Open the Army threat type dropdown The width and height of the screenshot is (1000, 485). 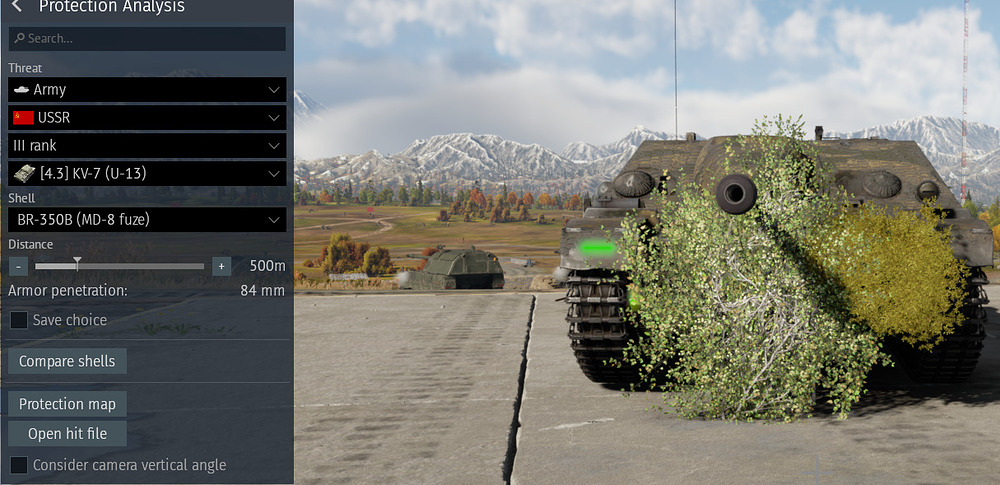[x=147, y=90]
